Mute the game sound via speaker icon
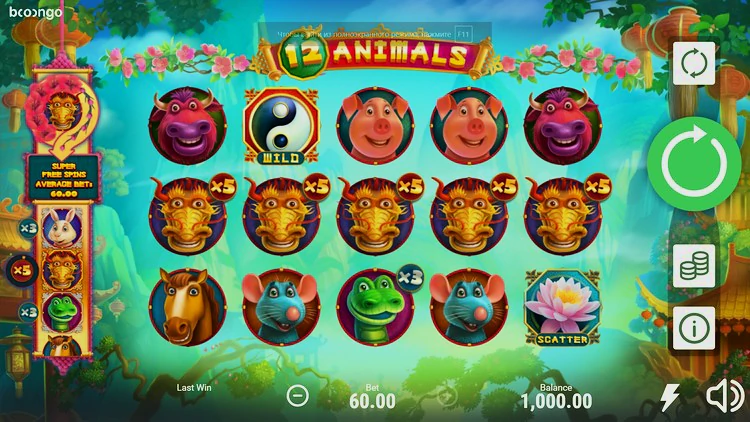750x422 pixels. [x=724, y=398]
